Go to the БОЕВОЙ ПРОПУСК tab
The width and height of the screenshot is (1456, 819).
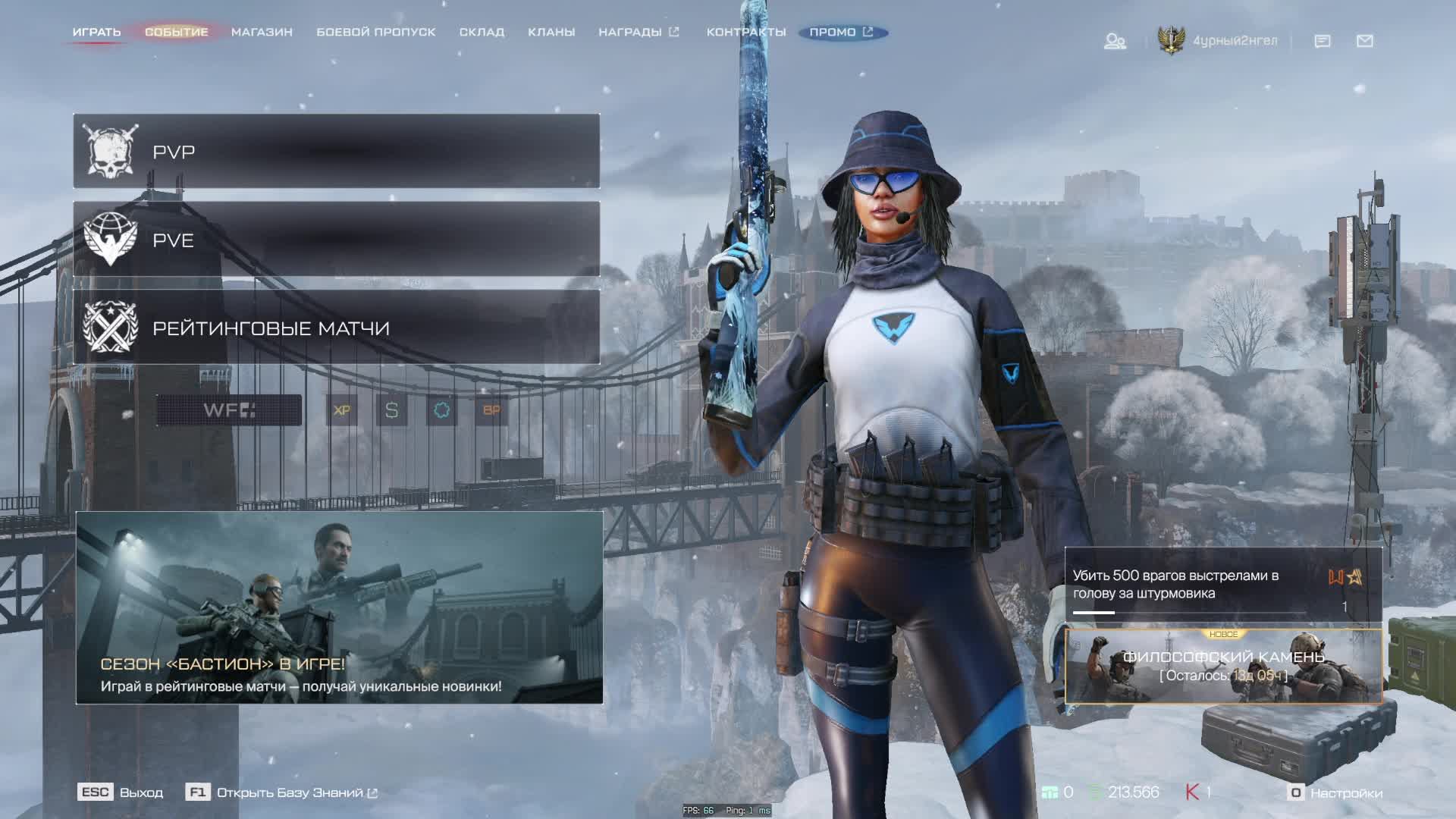pyautogui.click(x=375, y=32)
